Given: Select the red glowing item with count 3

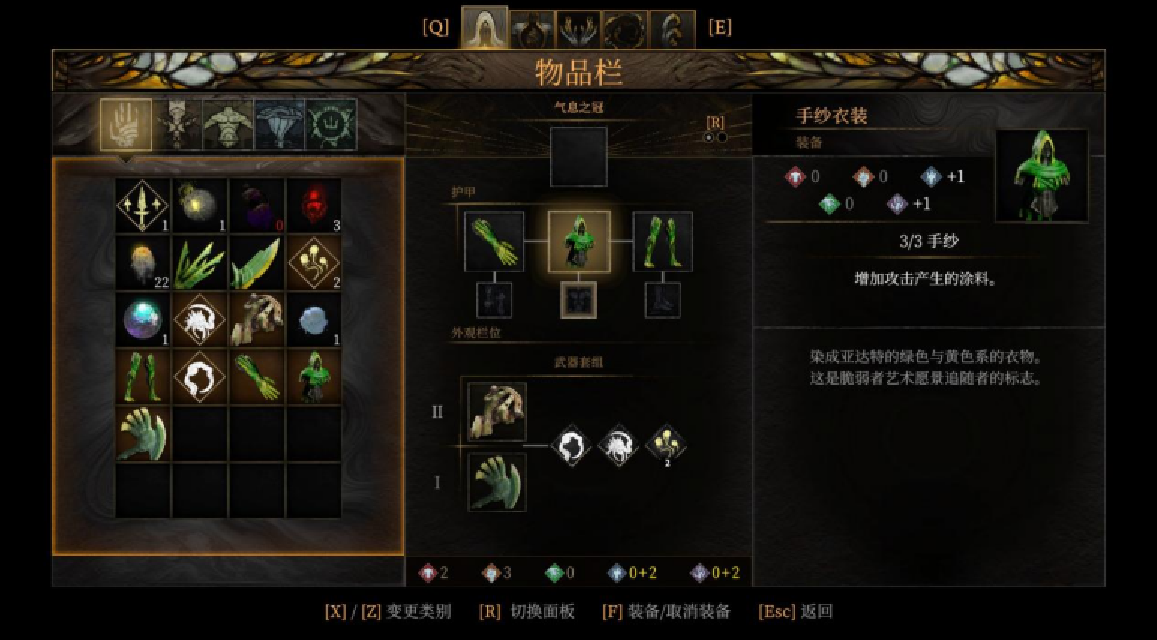Looking at the screenshot, I should tap(314, 206).
